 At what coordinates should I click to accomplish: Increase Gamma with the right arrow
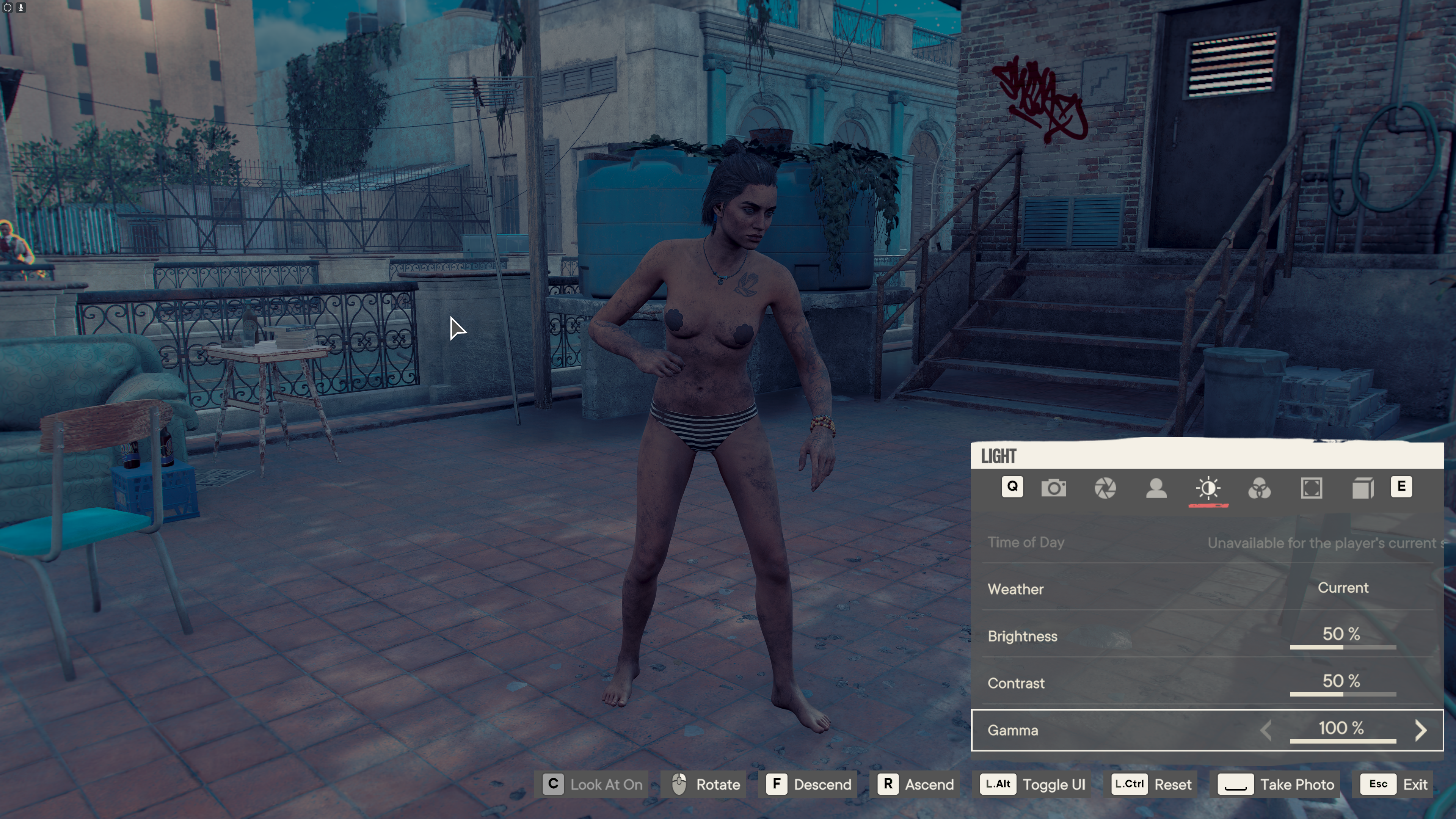tap(1420, 730)
